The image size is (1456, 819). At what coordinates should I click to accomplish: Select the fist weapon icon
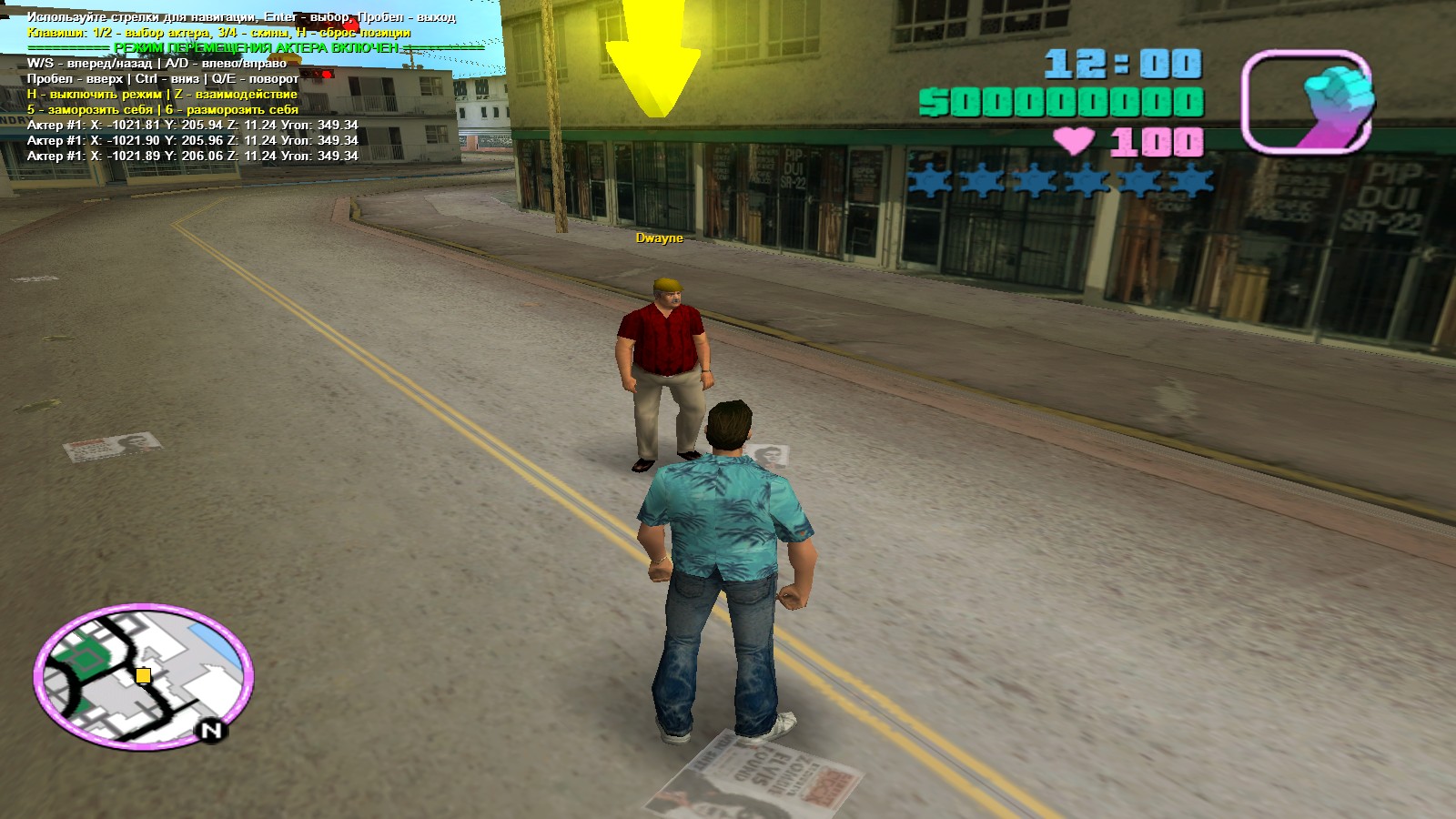(x=1307, y=101)
